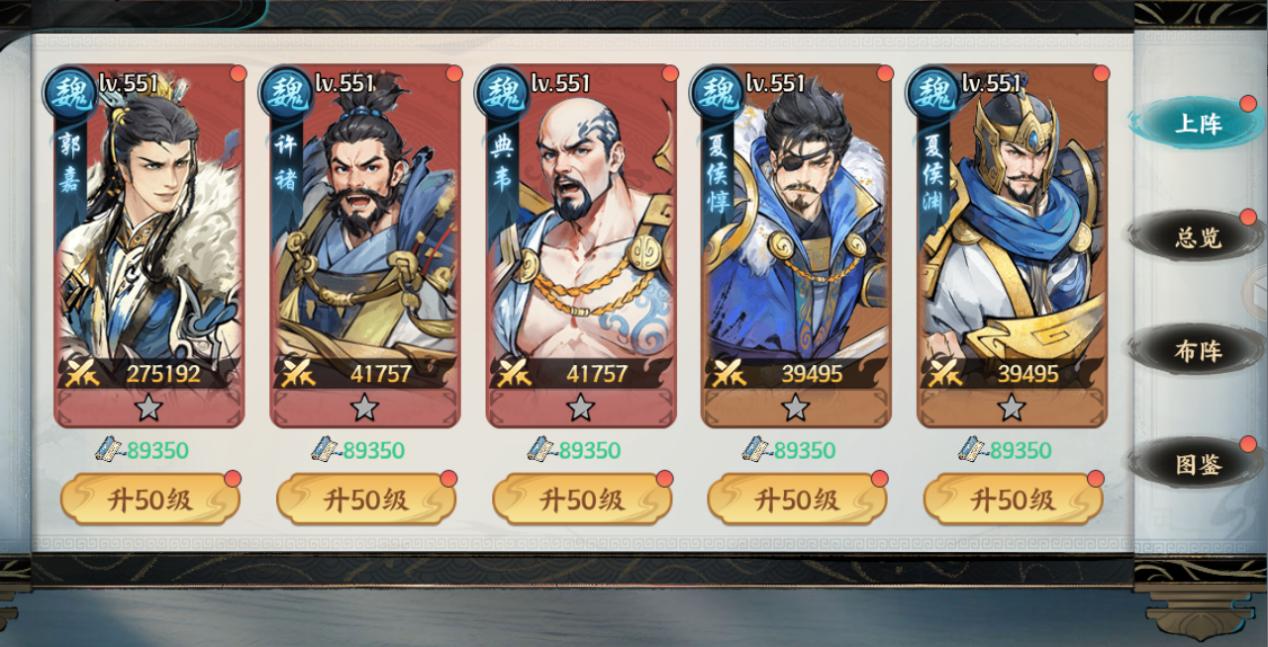Activate 升50级 beneath 夏侯惇
This screenshot has width=1268, height=647.
(x=797, y=500)
